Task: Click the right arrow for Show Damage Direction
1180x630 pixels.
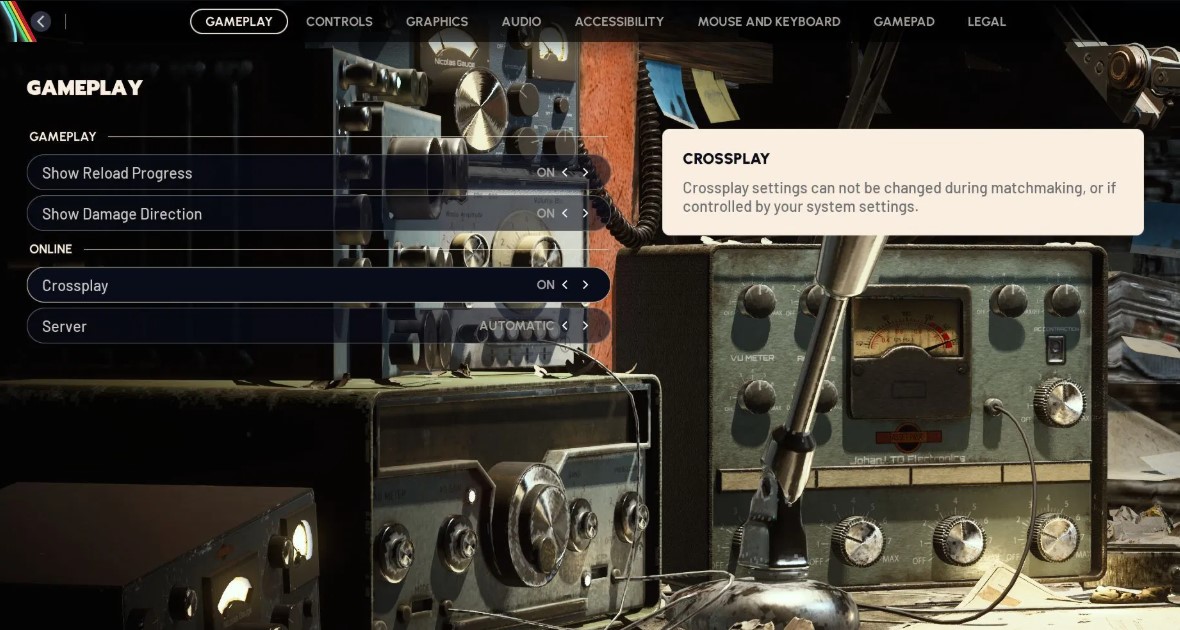Action: (x=585, y=214)
